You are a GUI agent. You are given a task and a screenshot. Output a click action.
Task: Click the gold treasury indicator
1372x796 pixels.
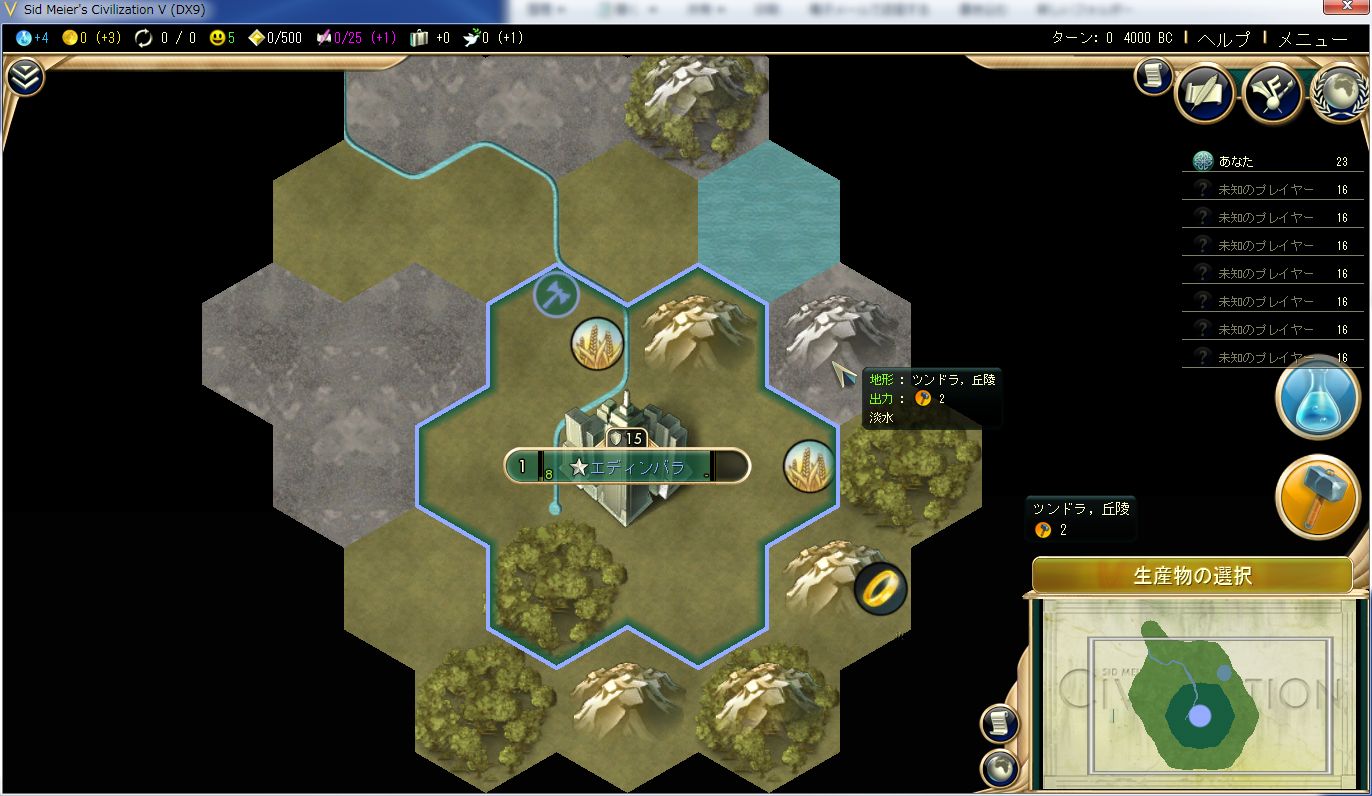91,38
